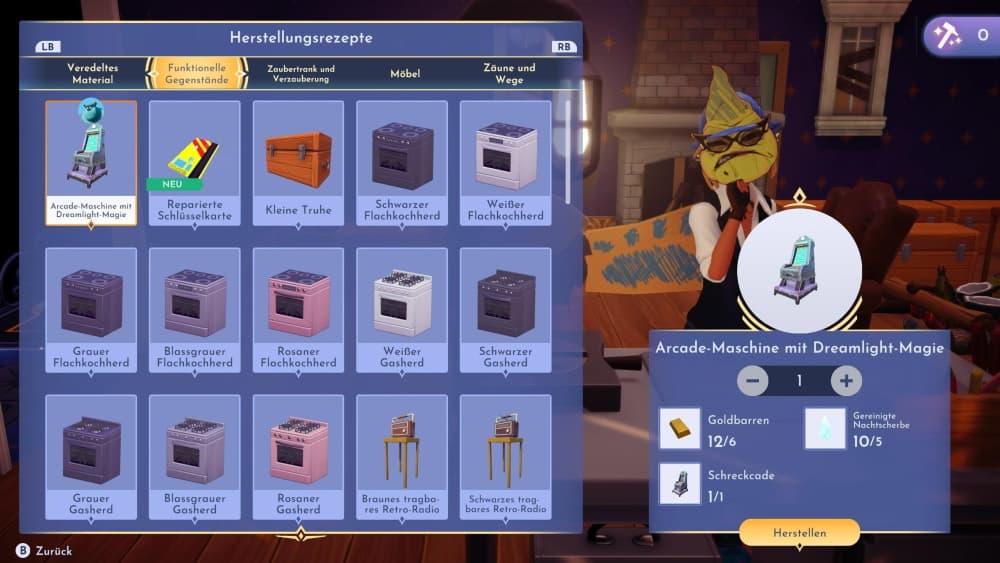Image resolution: width=1000 pixels, height=563 pixels.
Task: Click the Rosaner Flachkochherd recipe
Action: [298, 309]
